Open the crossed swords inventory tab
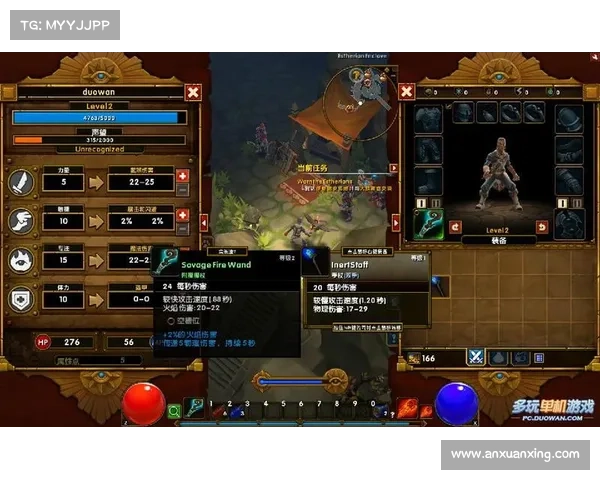This screenshot has width=600, height=480. tap(476, 357)
